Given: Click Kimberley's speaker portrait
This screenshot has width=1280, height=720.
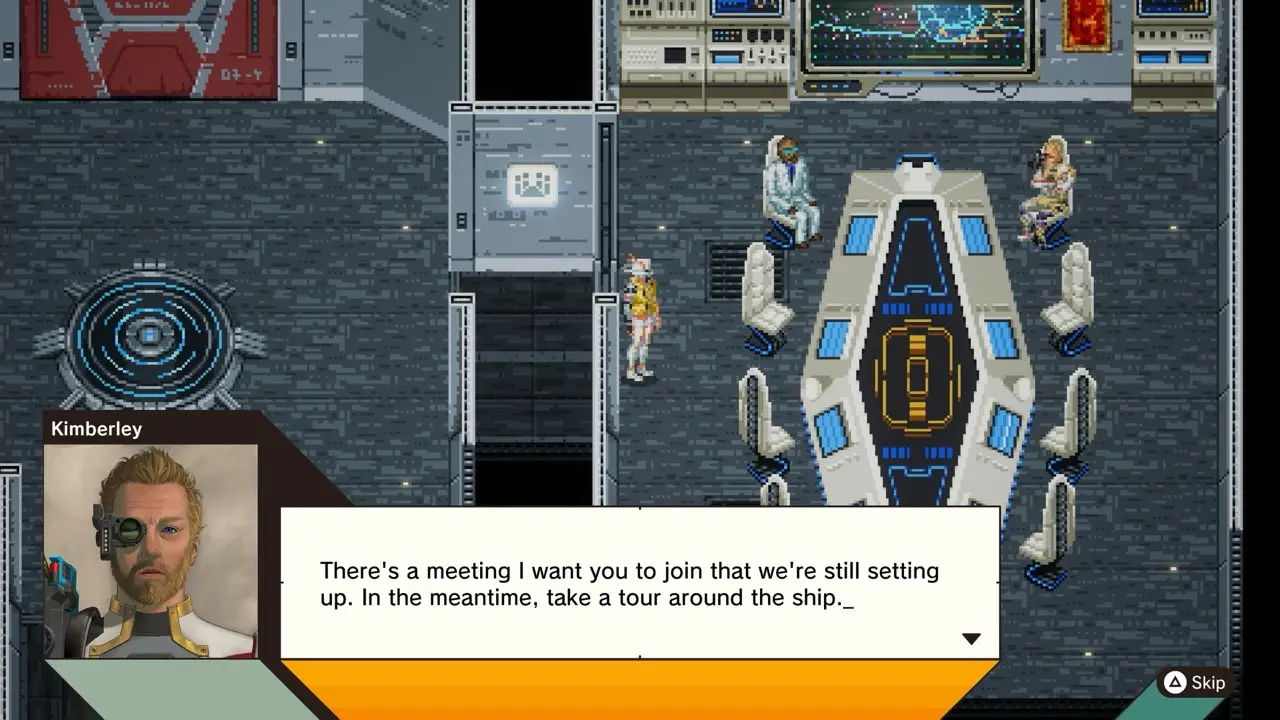Looking at the screenshot, I should point(151,550).
